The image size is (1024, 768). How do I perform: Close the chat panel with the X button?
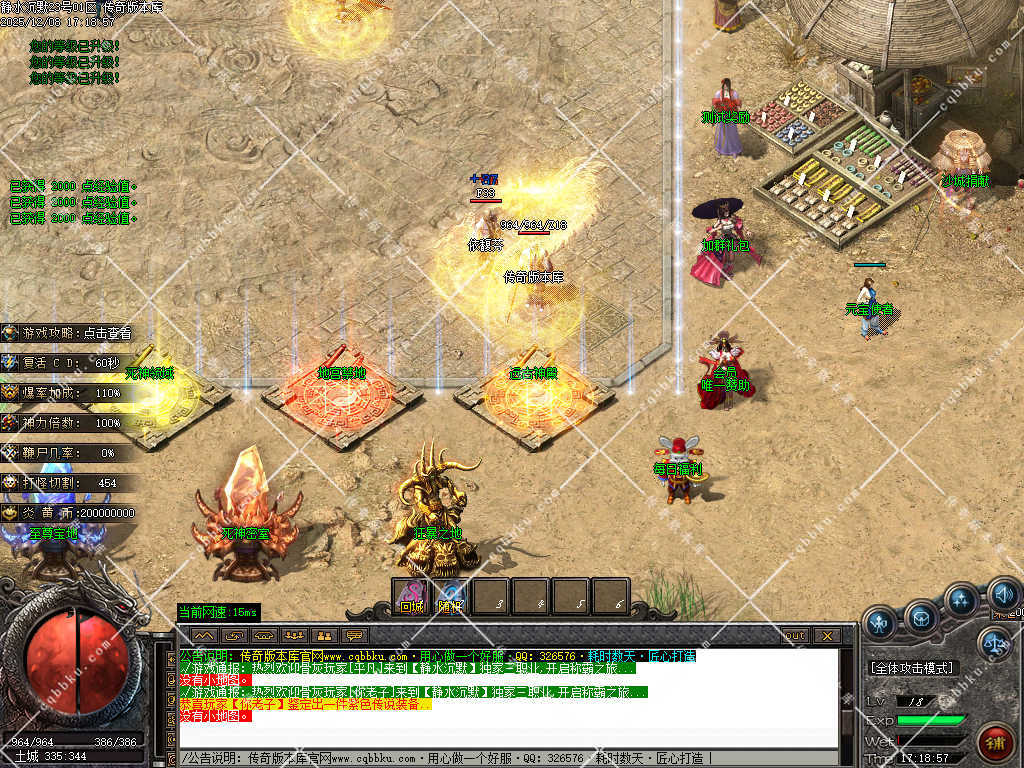point(826,635)
